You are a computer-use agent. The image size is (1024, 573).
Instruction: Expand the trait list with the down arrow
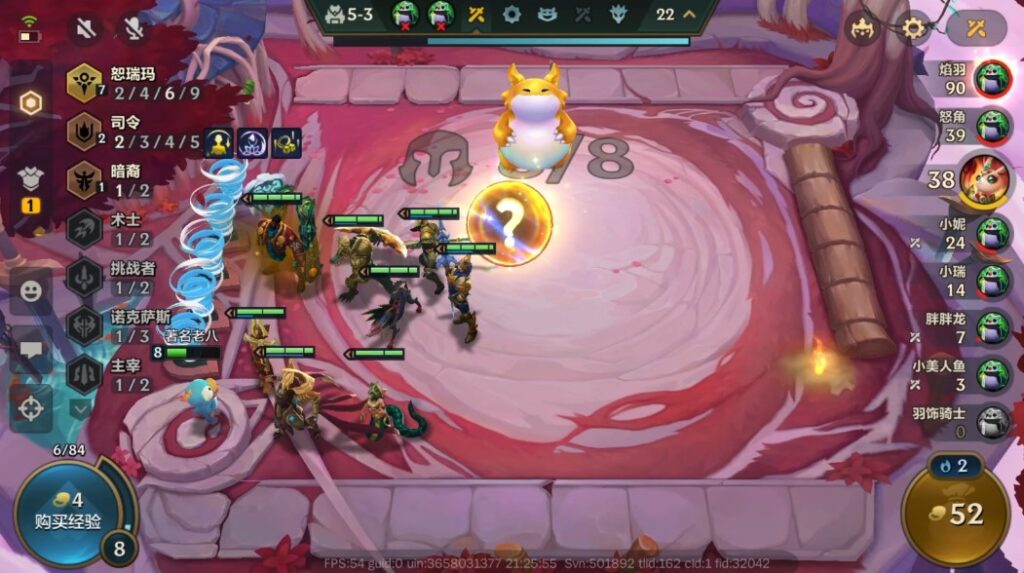pos(80,409)
